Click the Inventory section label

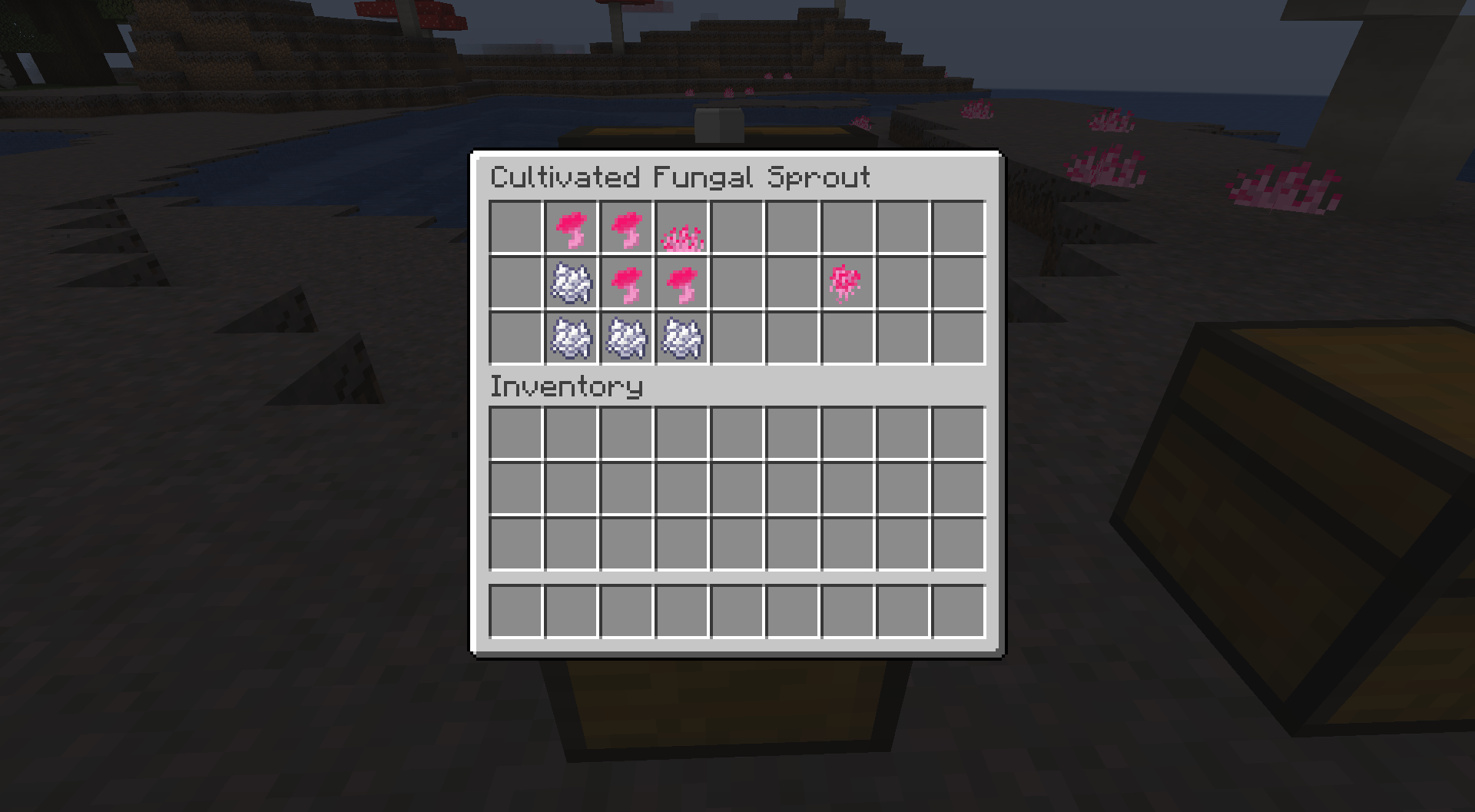click(566, 388)
